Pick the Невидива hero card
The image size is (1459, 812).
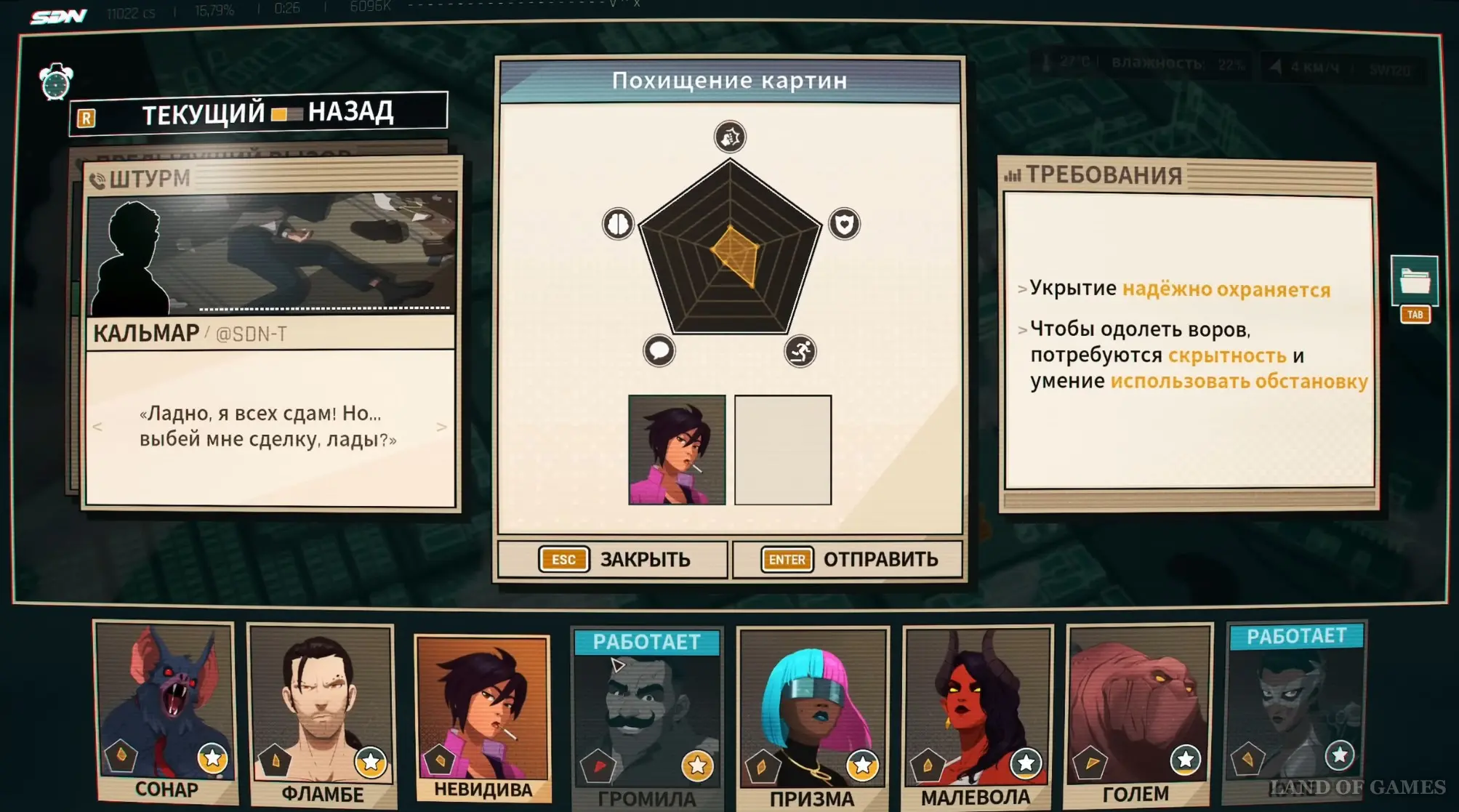point(483,716)
